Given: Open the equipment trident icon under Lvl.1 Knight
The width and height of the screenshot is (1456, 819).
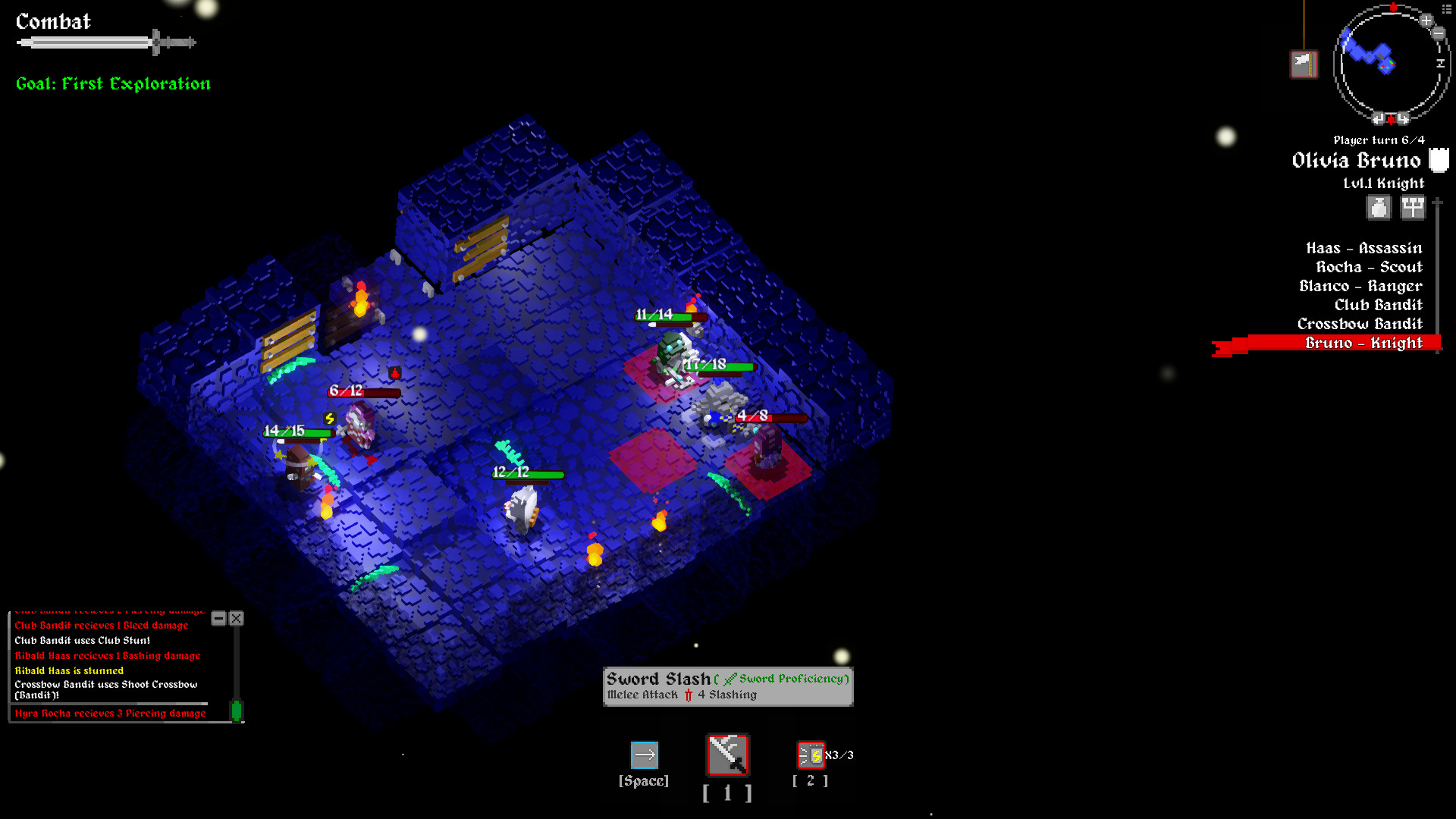Looking at the screenshot, I should pos(1412,206).
